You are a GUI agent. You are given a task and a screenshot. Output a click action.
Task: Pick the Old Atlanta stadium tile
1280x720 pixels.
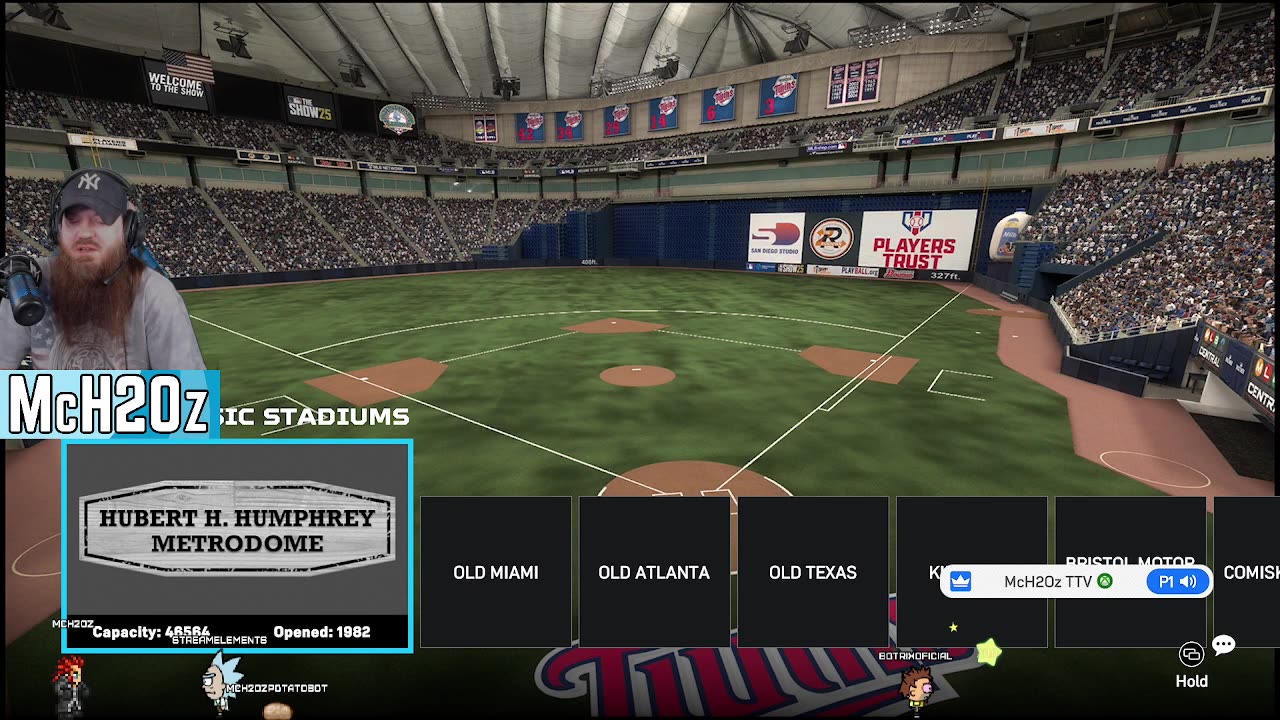(x=654, y=572)
